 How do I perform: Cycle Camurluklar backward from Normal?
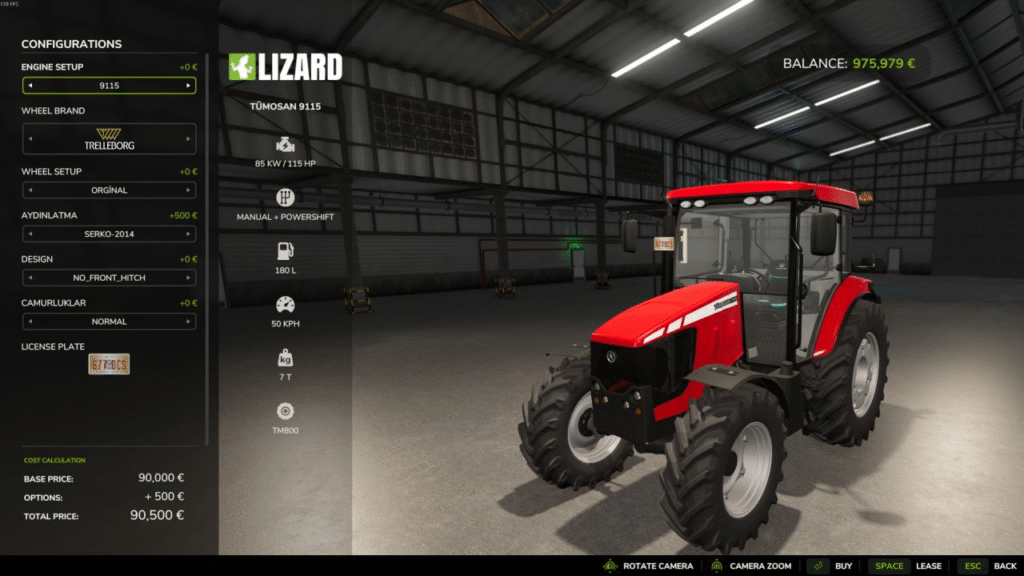pyautogui.click(x=30, y=322)
